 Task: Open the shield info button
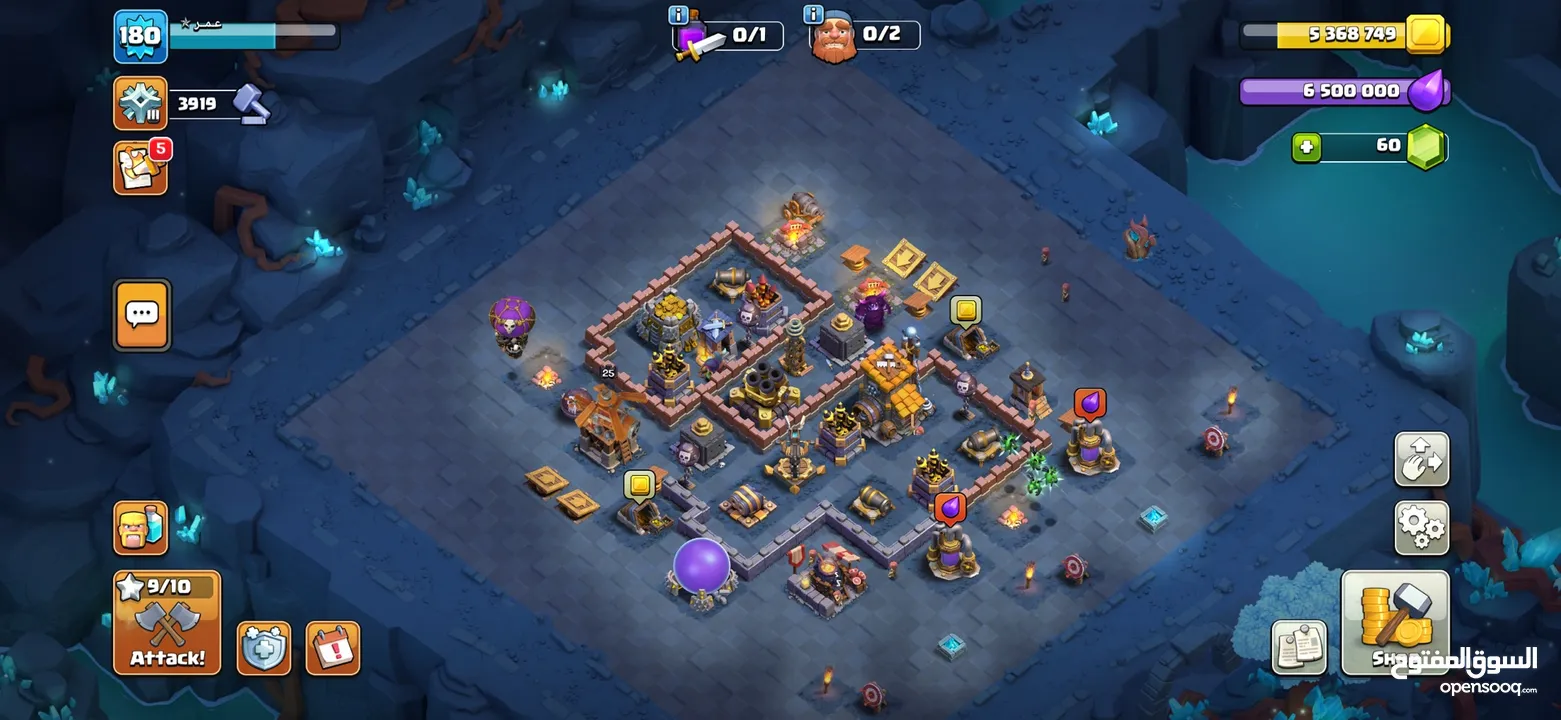pyautogui.click(x=264, y=648)
